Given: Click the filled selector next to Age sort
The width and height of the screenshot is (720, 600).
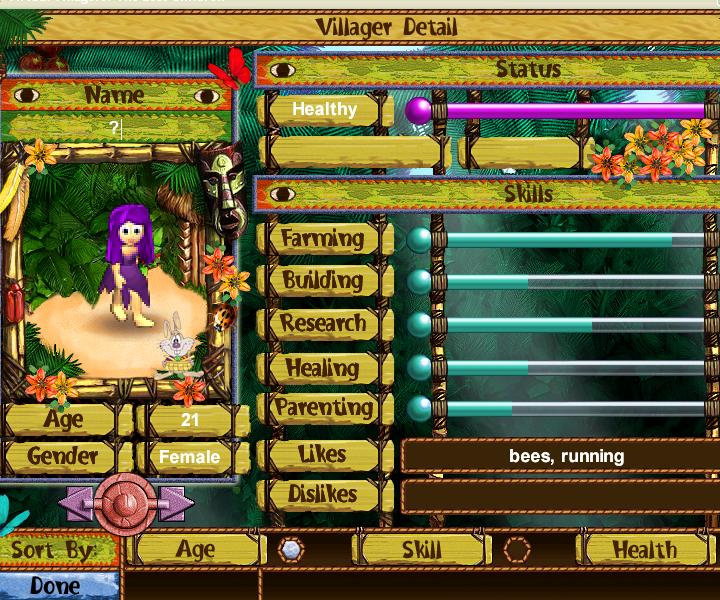Looking at the screenshot, I should (290, 549).
